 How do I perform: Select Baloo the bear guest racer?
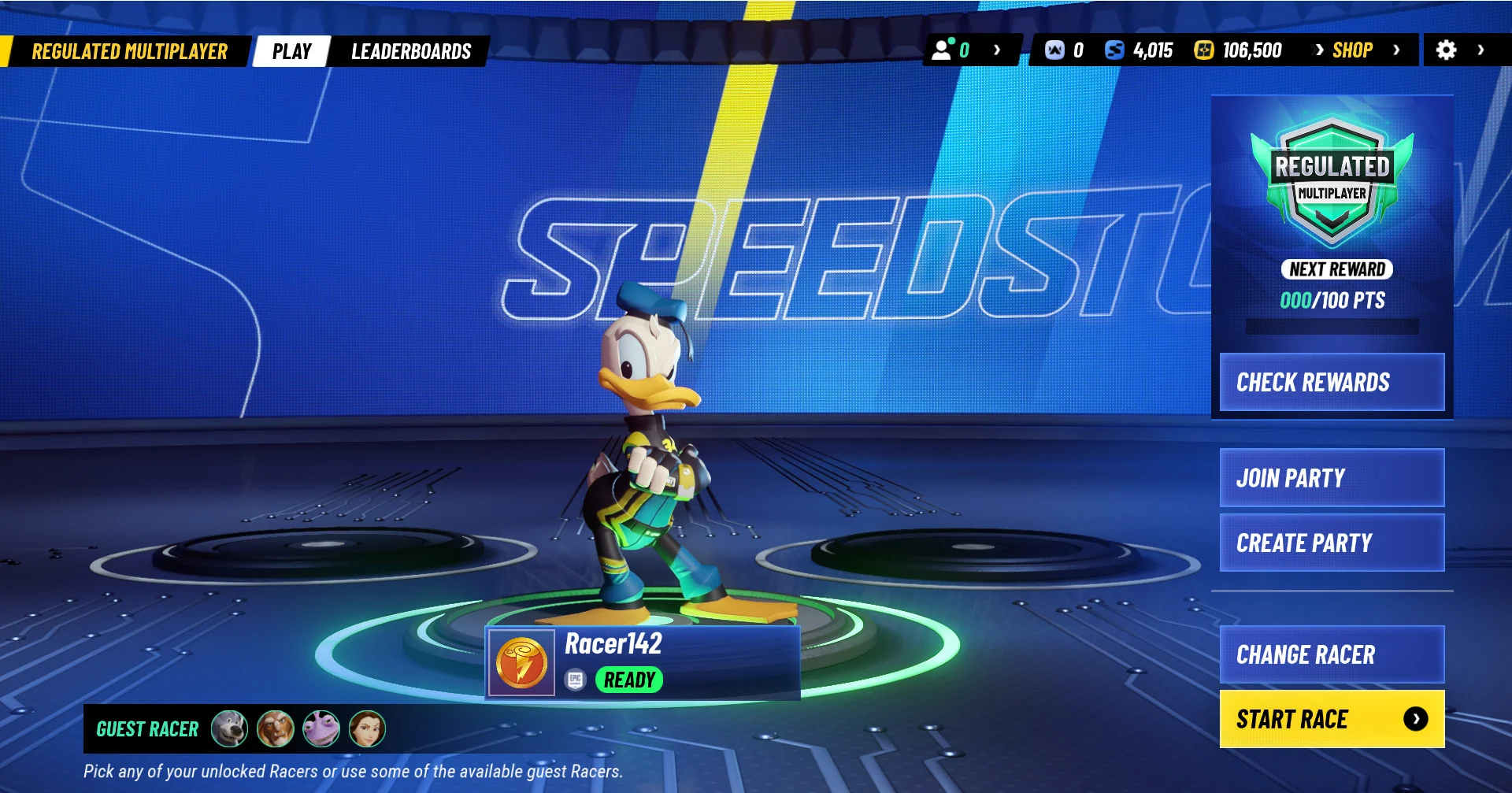(229, 728)
